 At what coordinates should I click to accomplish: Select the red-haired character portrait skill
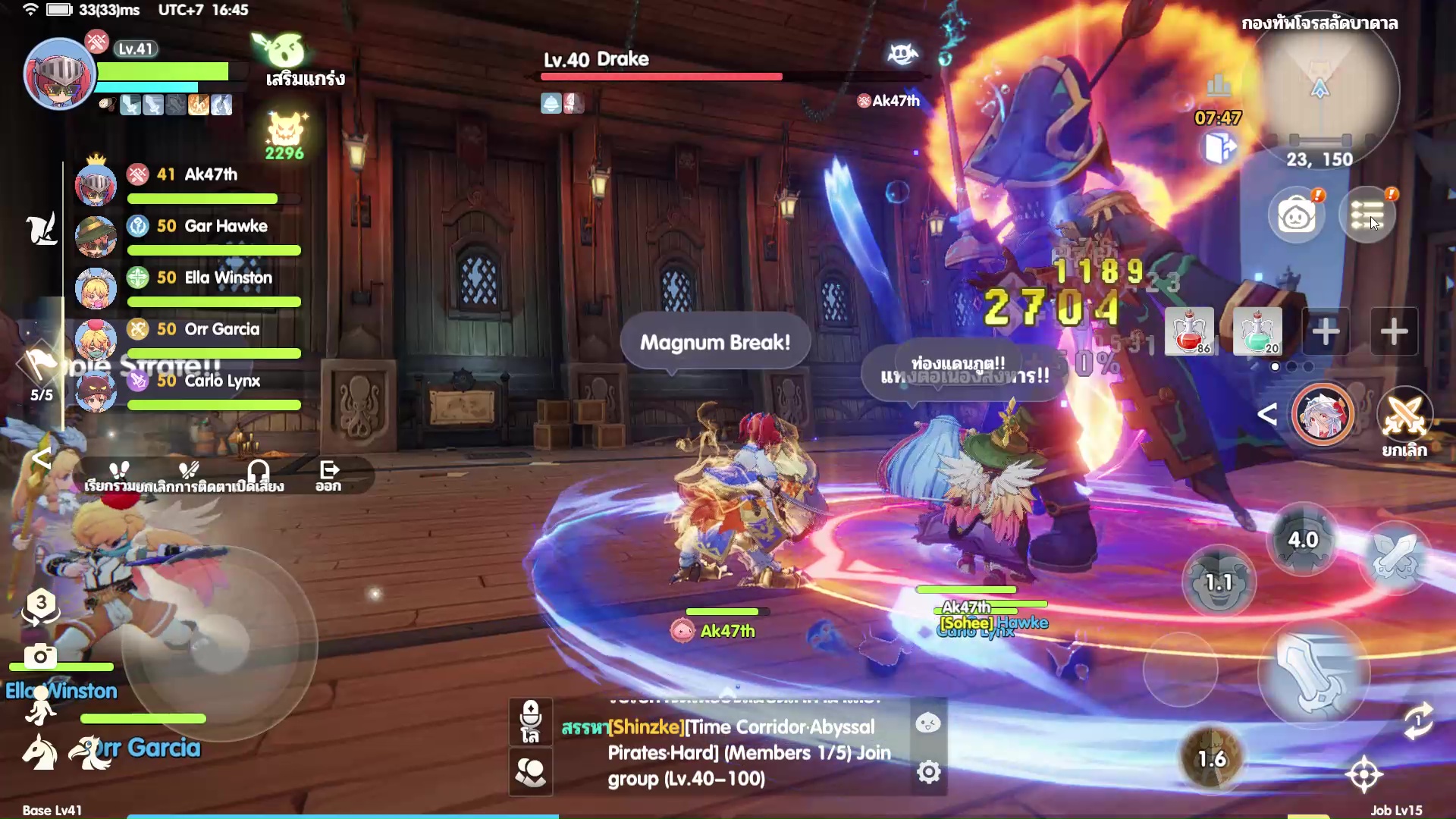tap(1323, 414)
